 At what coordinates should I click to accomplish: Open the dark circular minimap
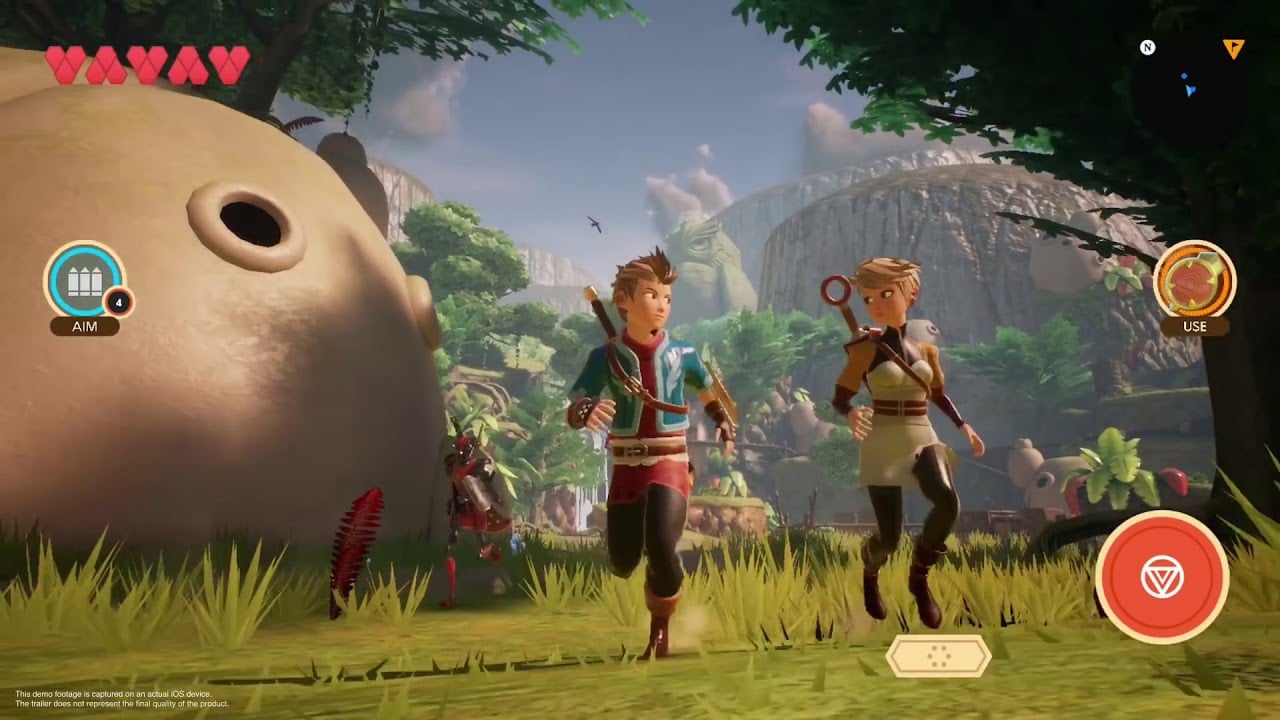click(x=1190, y=92)
